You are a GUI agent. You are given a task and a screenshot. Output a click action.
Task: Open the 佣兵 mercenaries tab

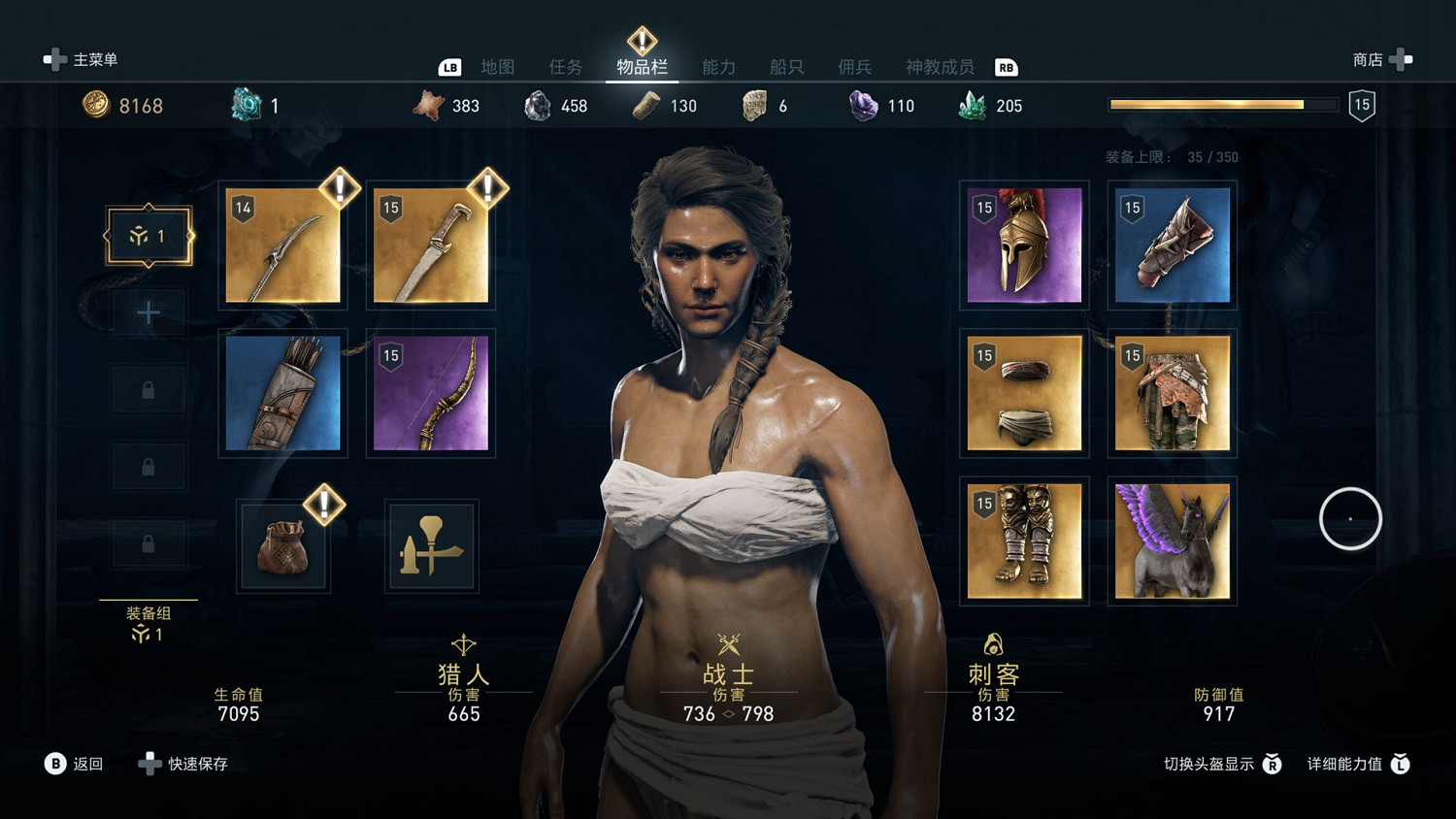[x=855, y=67]
